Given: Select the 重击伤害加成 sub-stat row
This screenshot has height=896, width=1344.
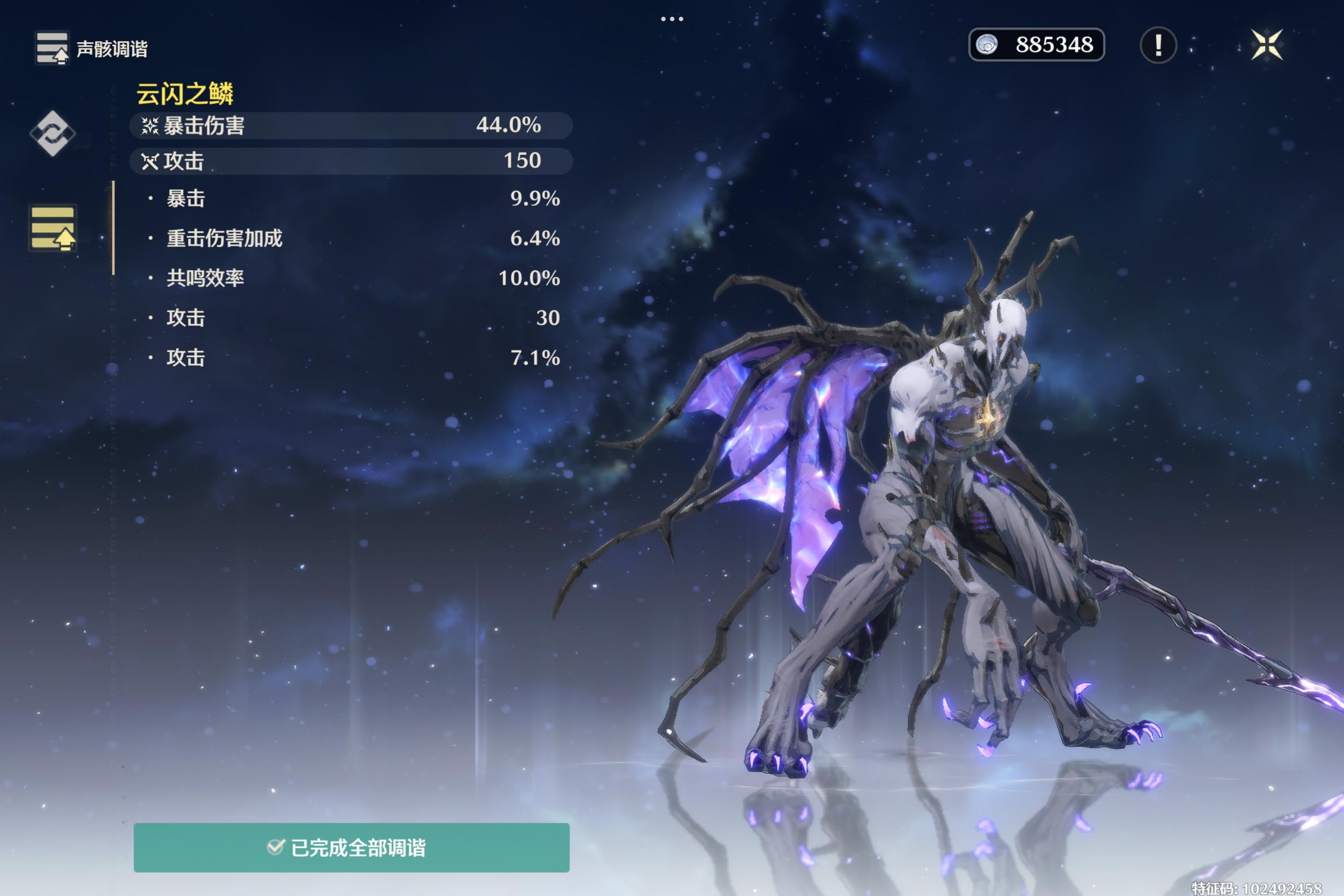Looking at the screenshot, I should click(x=354, y=238).
